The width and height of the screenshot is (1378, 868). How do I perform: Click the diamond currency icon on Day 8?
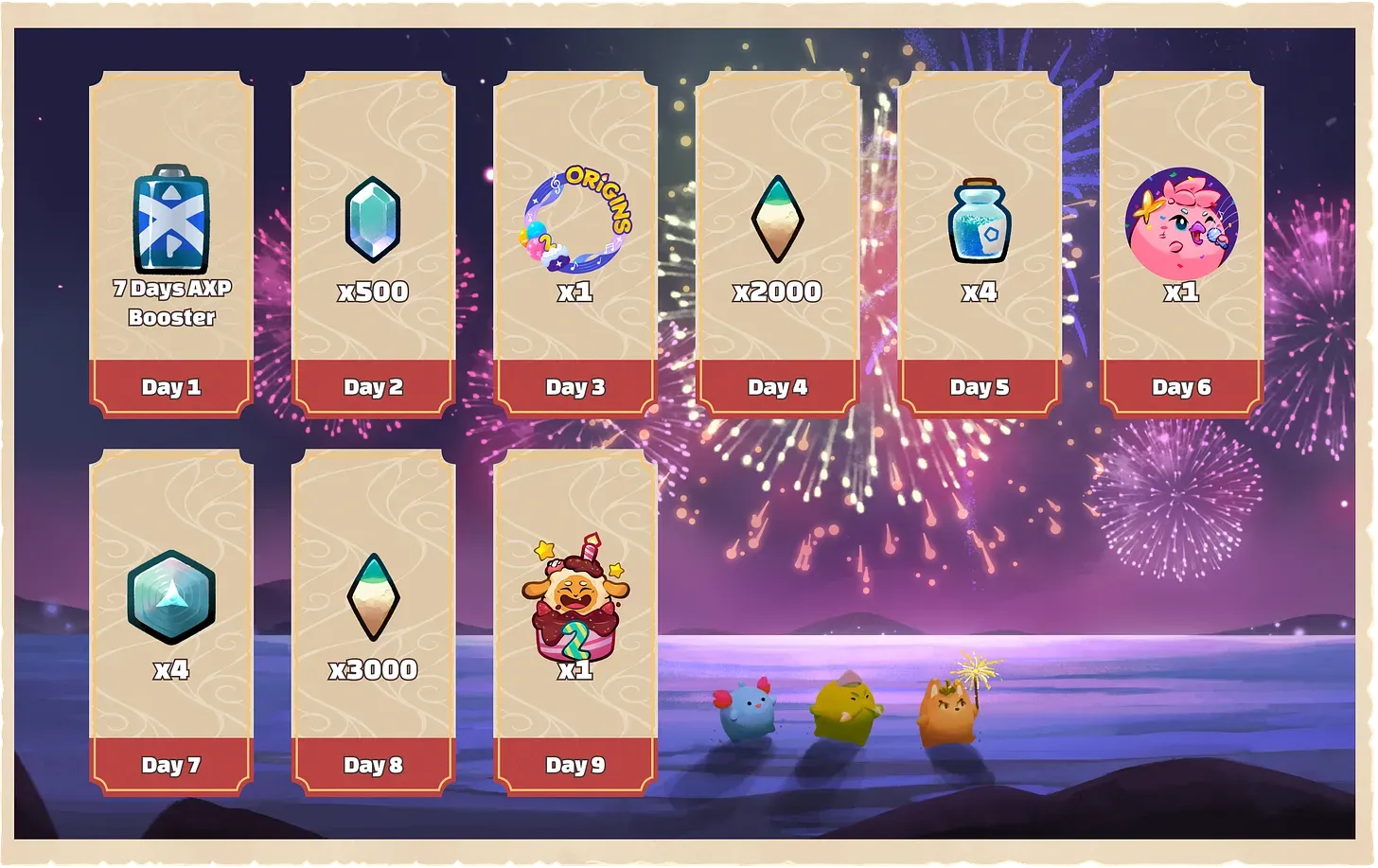point(373,598)
